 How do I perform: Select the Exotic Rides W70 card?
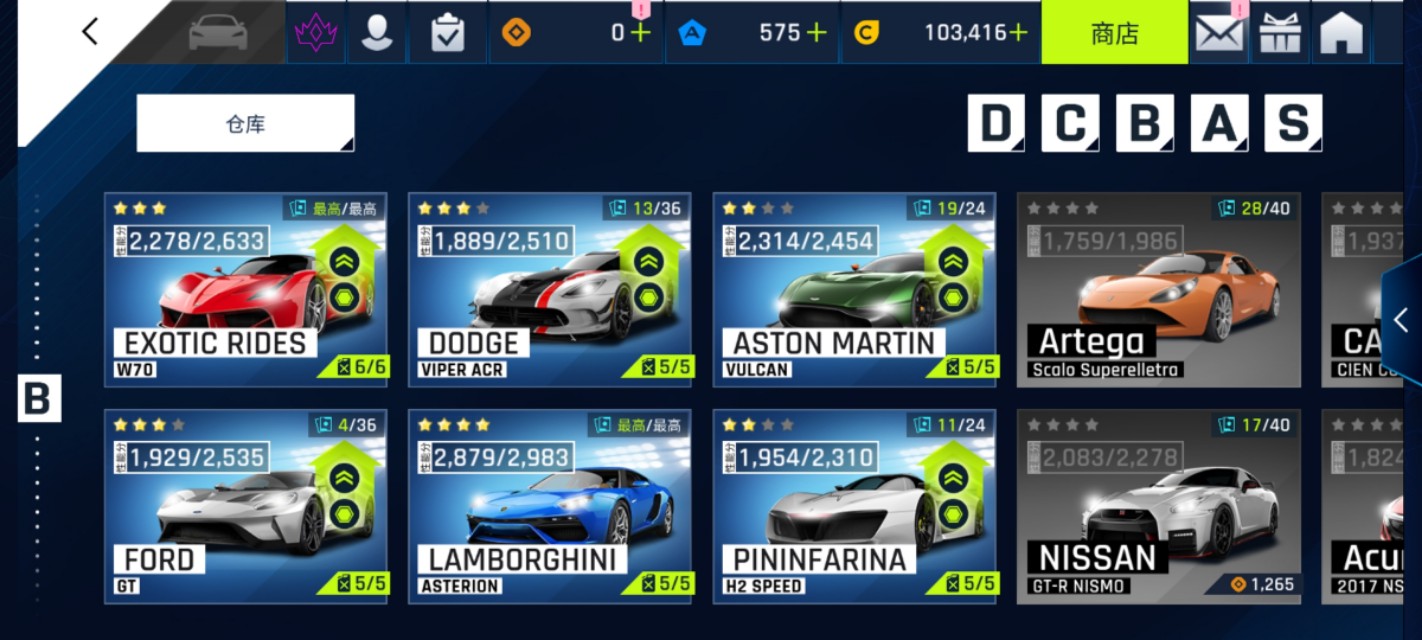click(x=246, y=290)
